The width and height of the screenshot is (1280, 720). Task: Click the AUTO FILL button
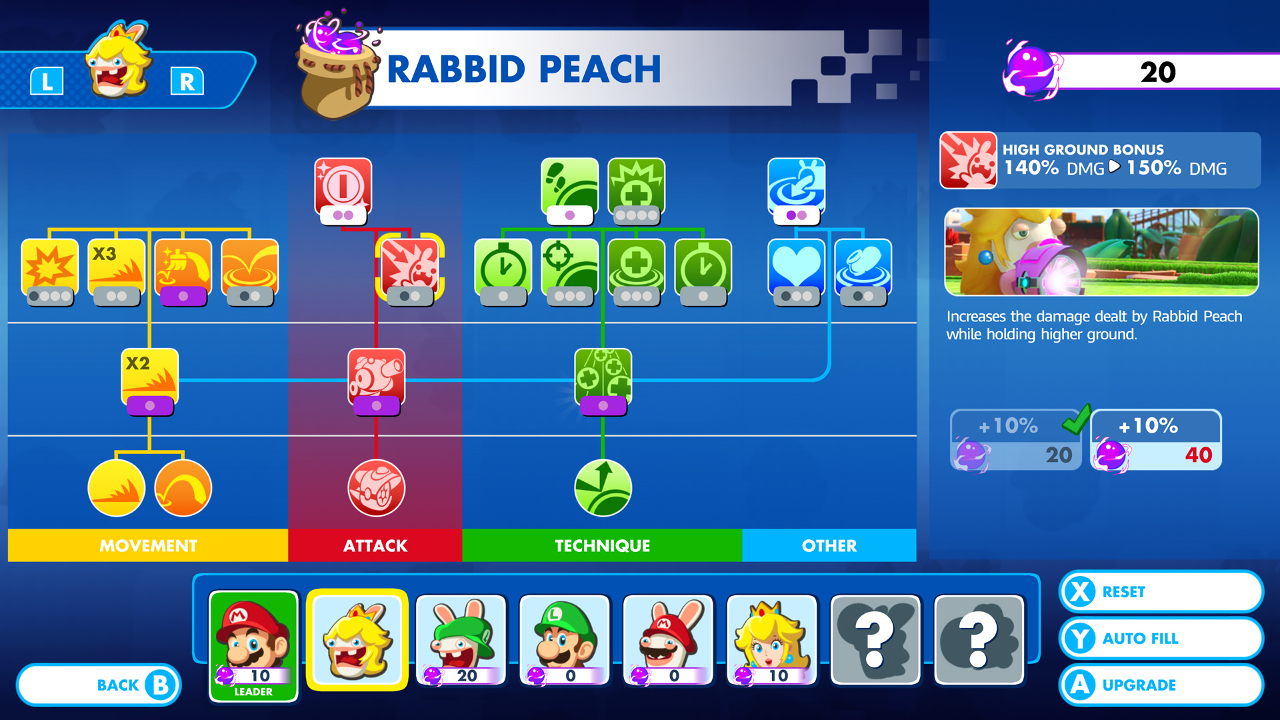1160,638
